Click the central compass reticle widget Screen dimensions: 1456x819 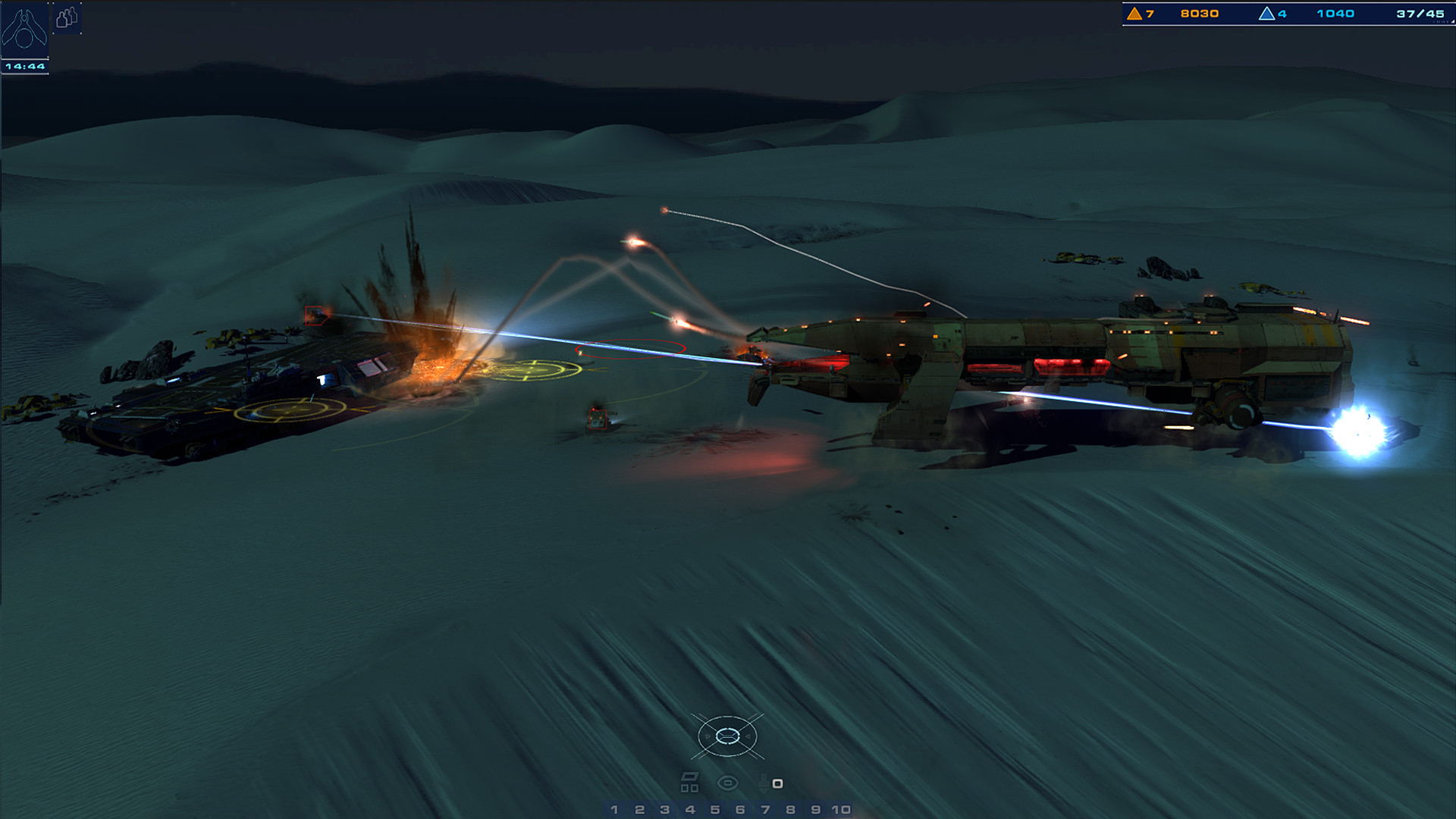[728, 736]
